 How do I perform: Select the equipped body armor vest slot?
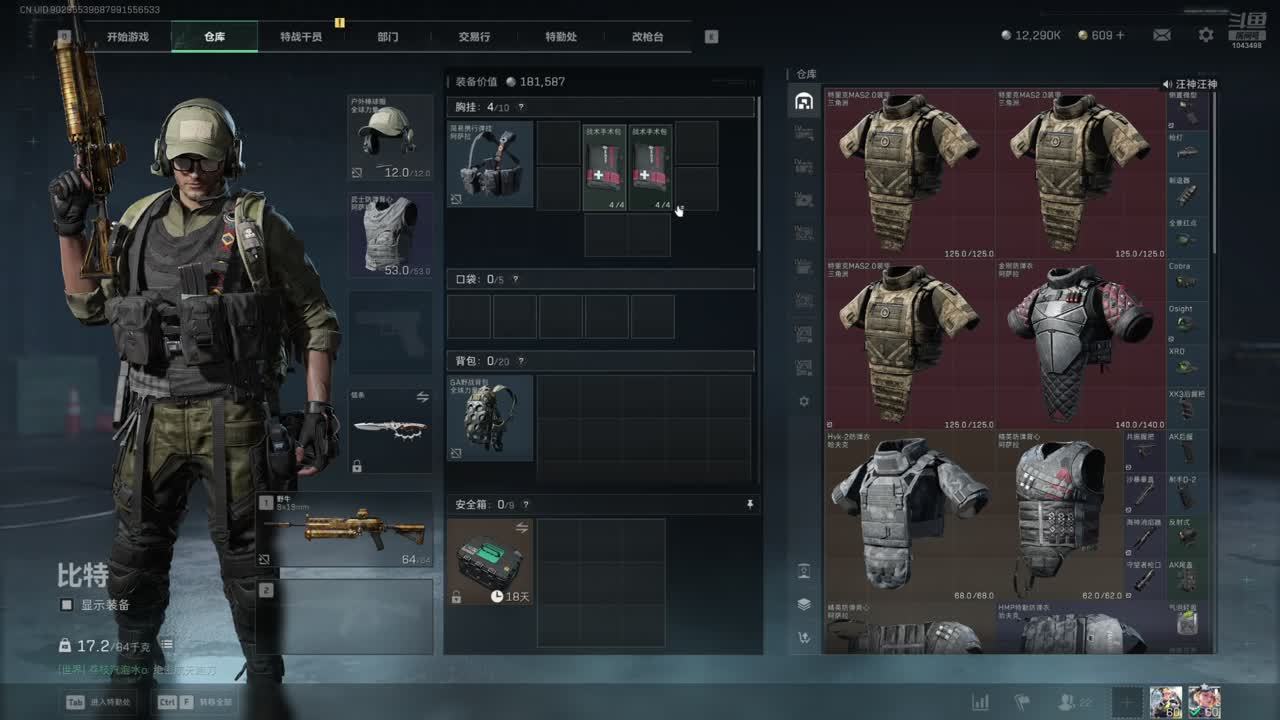point(390,235)
